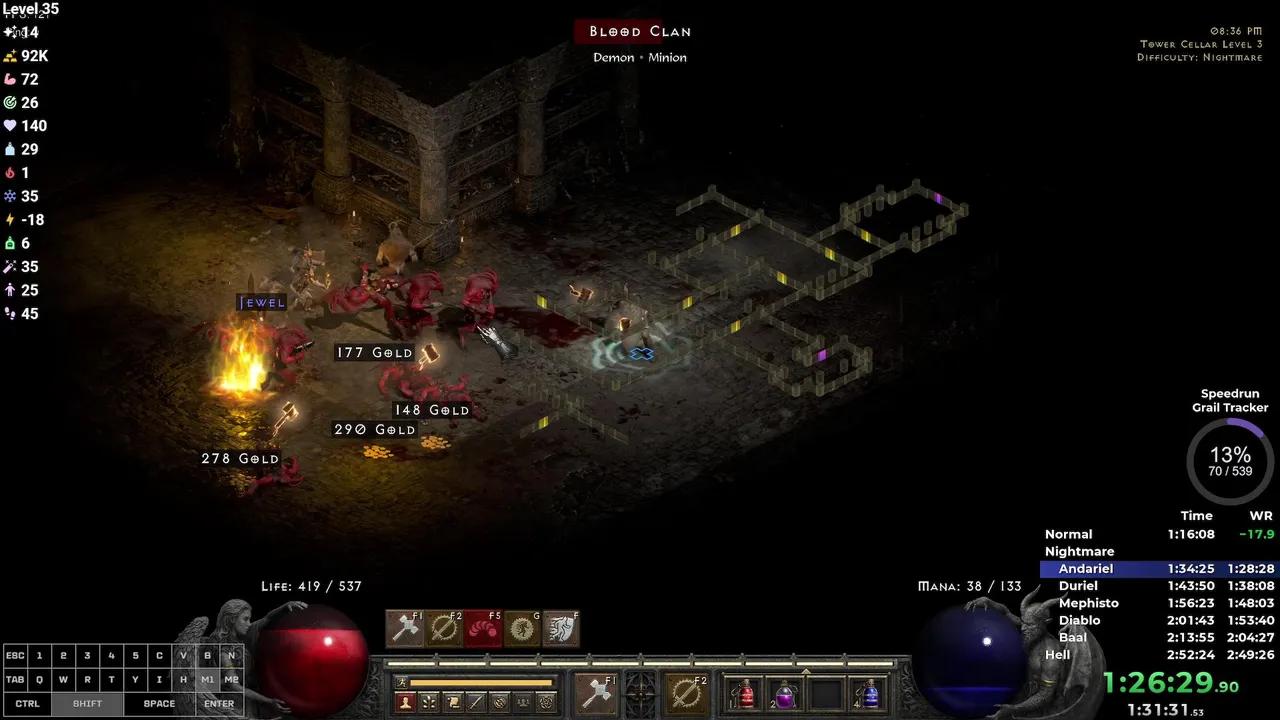Use the blue mana potion in the belt
The width and height of the screenshot is (1280, 720).
pyautogui.click(x=870, y=693)
